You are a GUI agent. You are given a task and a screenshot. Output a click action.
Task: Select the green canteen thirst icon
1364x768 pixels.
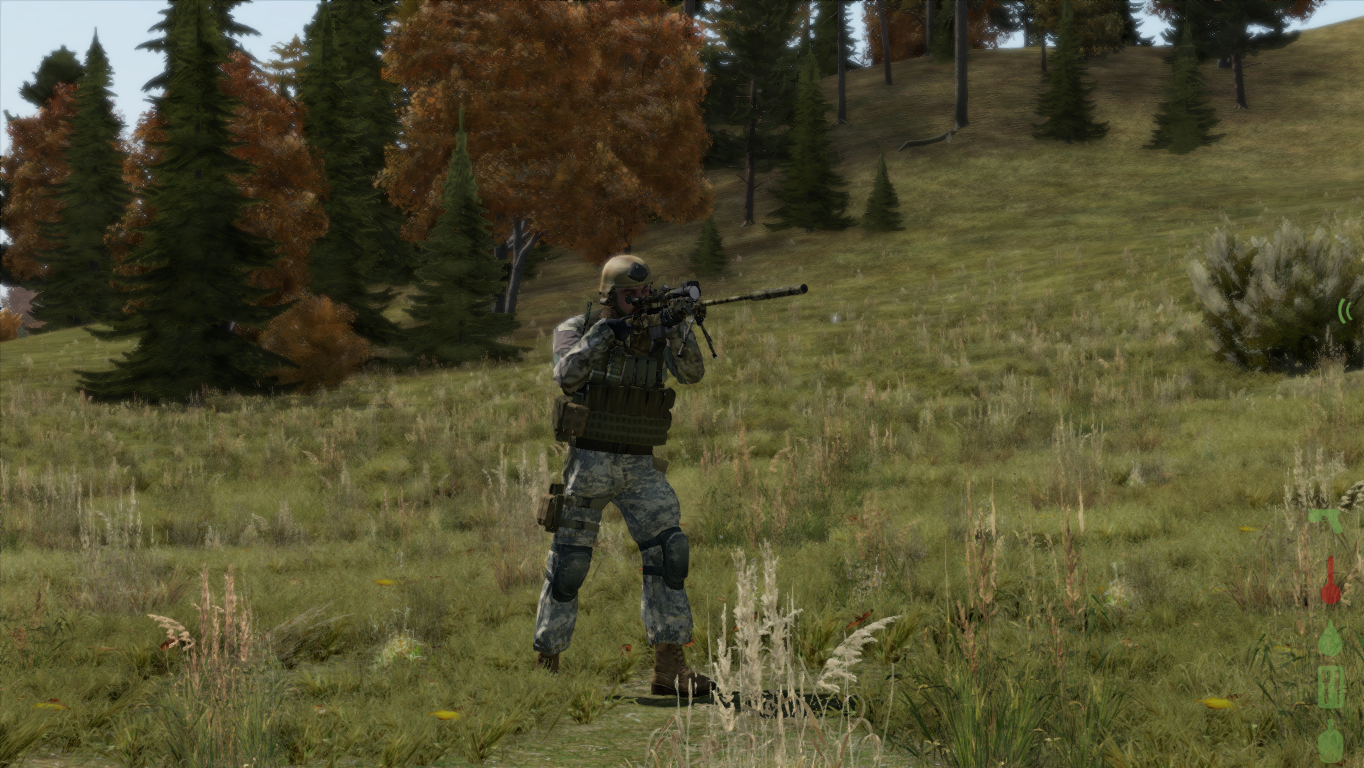pos(1330,742)
